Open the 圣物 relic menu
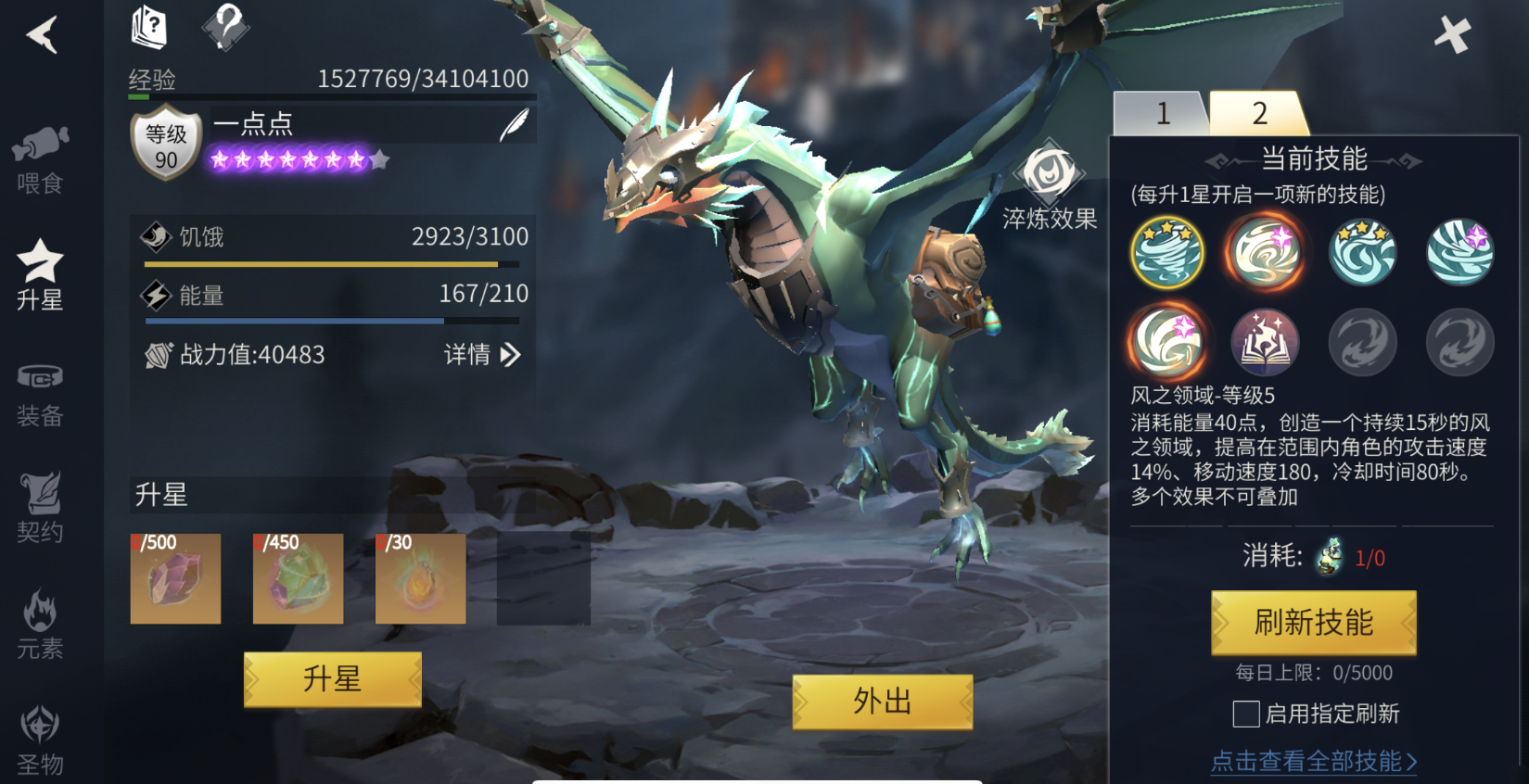The image size is (1529, 784). tap(40, 740)
